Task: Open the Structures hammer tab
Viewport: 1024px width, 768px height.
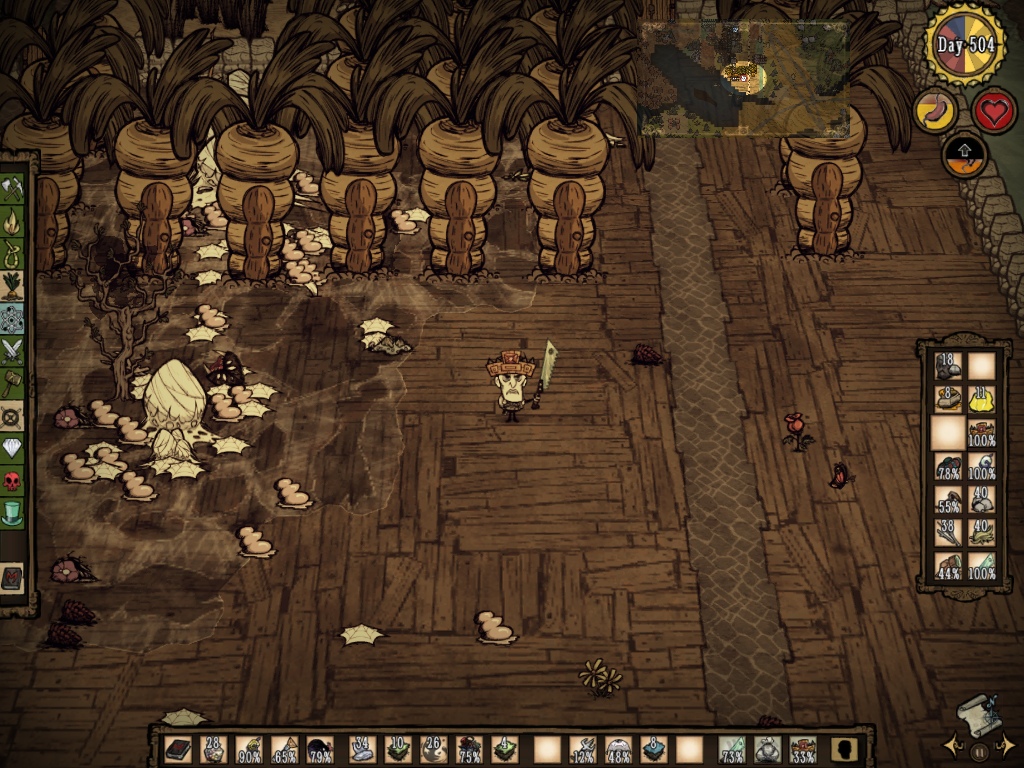Action: (x=13, y=383)
